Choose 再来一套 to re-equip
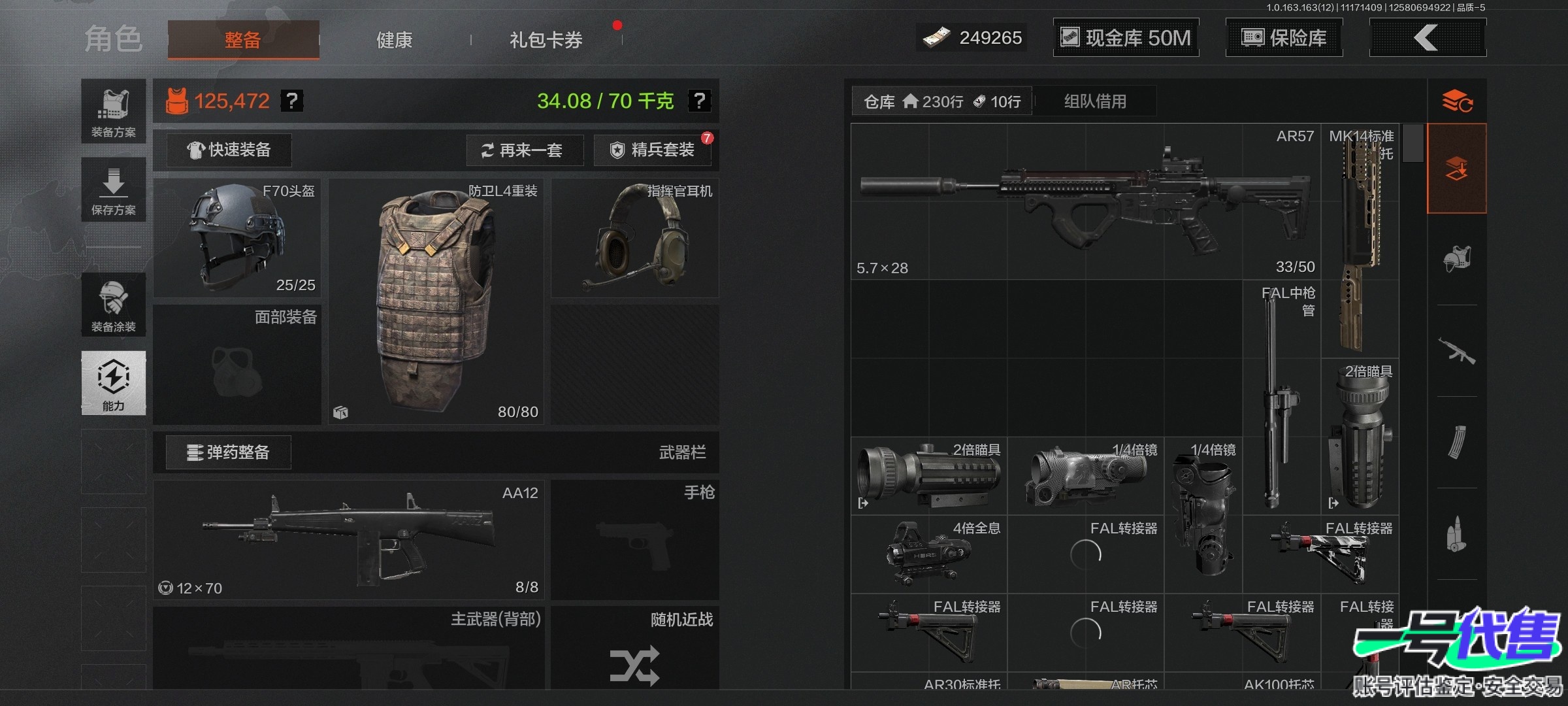This screenshot has height=706, width=1568. pos(522,150)
